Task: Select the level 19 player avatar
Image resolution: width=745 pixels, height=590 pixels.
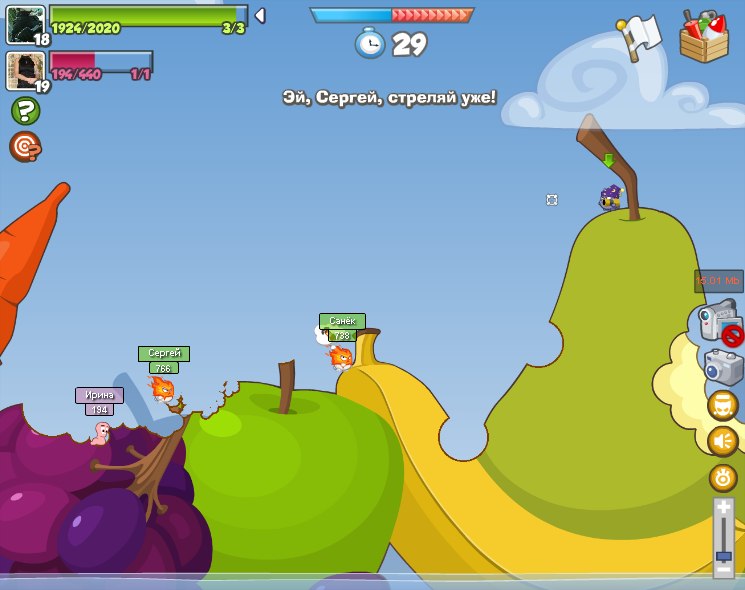Action: pyautogui.click(x=25, y=70)
